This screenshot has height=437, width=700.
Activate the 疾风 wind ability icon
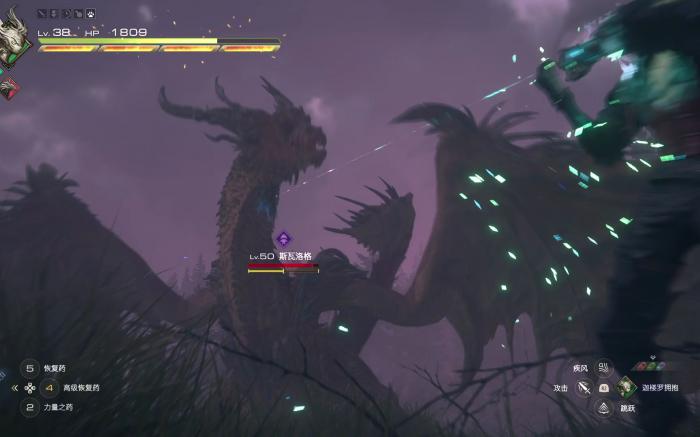click(x=603, y=368)
